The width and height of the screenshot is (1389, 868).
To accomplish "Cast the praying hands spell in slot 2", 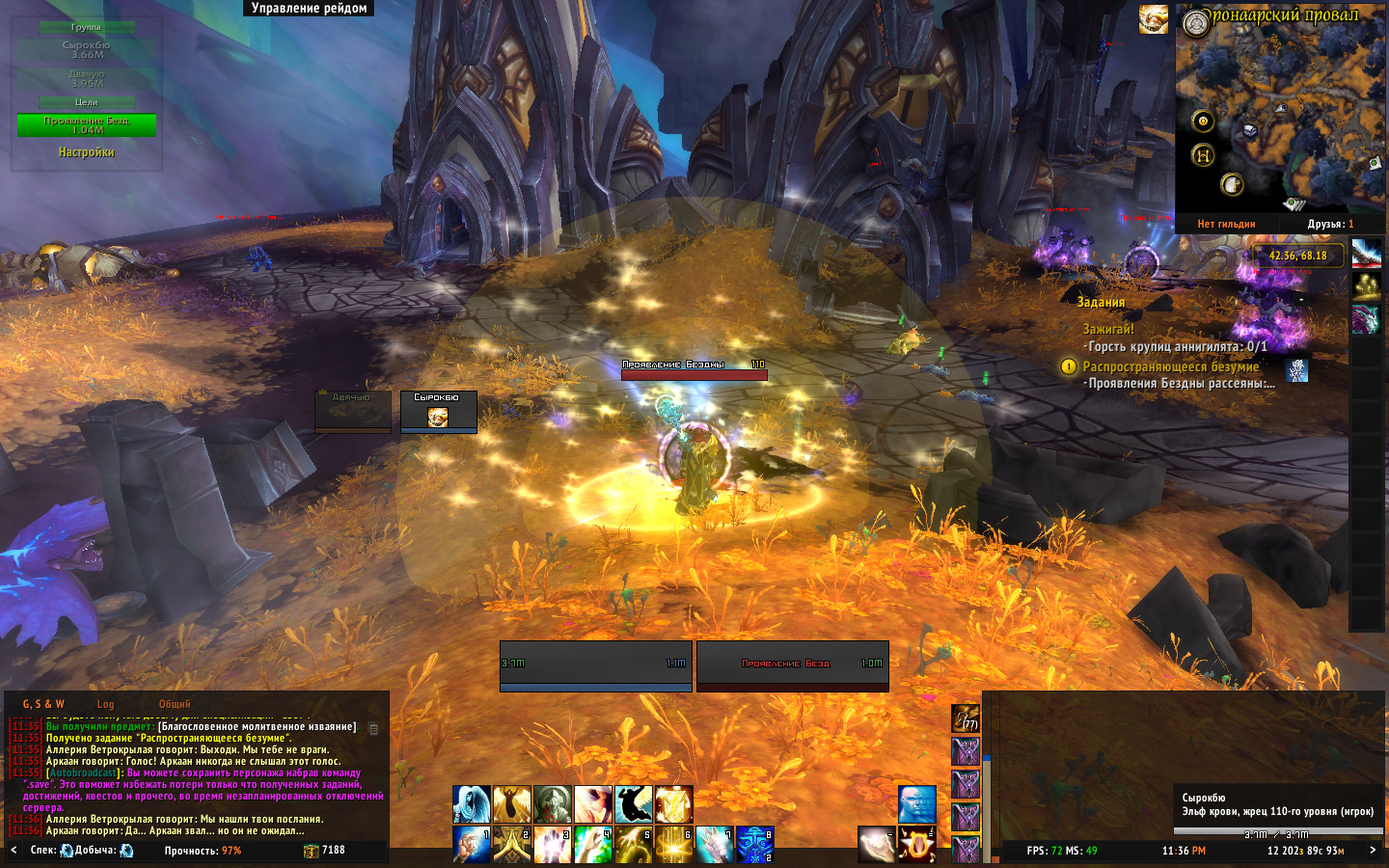I will 512,844.
